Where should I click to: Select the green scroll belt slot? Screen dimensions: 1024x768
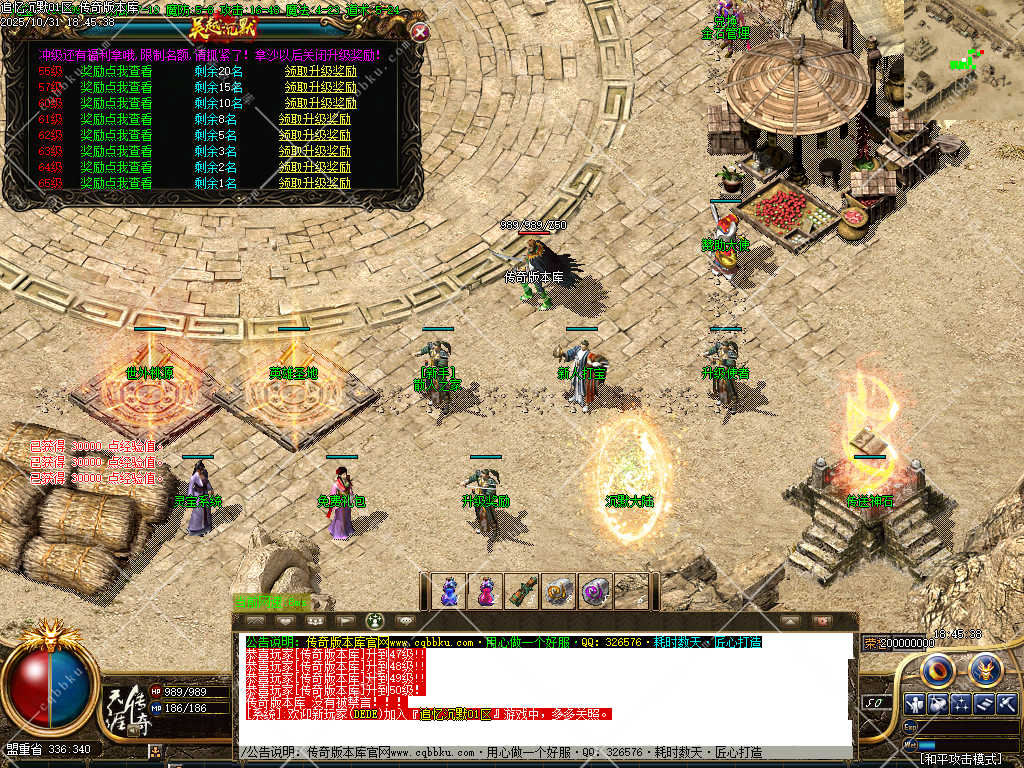pyautogui.click(x=521, y=591)
